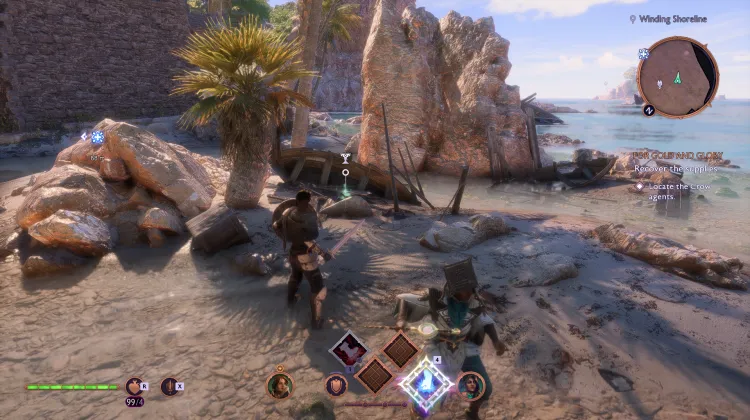
Task: Click the healing potion icon
Action: 134,386
